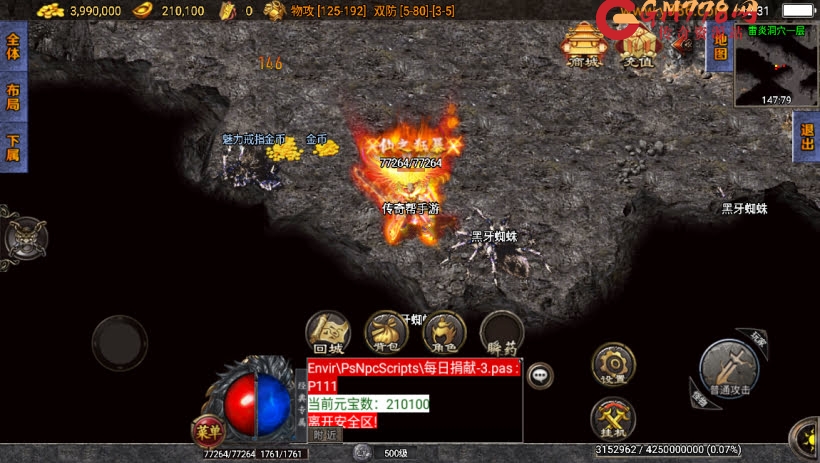The image size is (820, 463).
Task: Open the chat speech bubble button
Action: [540, 375]
